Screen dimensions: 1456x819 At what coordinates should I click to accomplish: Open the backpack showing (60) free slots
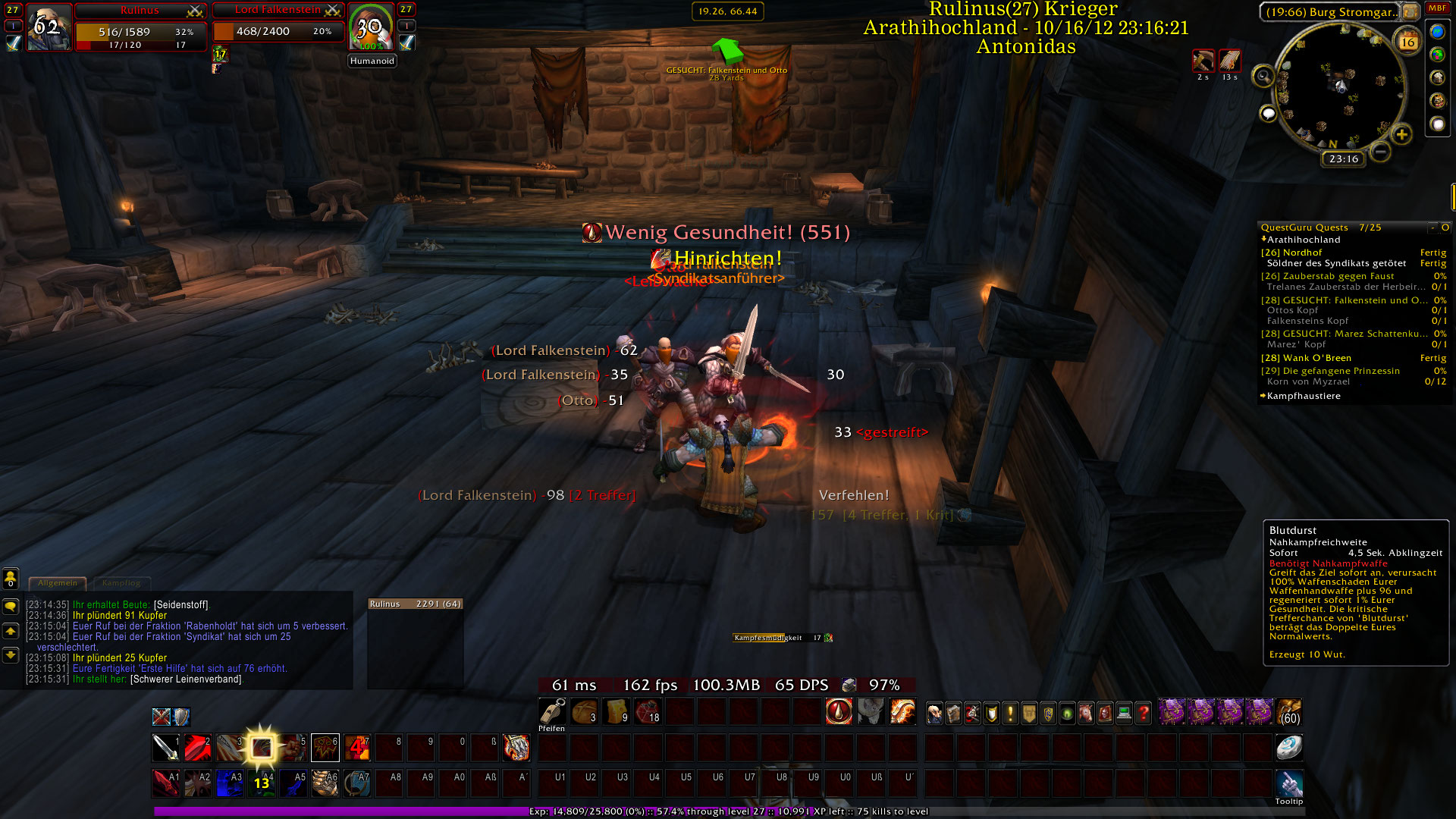1289,712
